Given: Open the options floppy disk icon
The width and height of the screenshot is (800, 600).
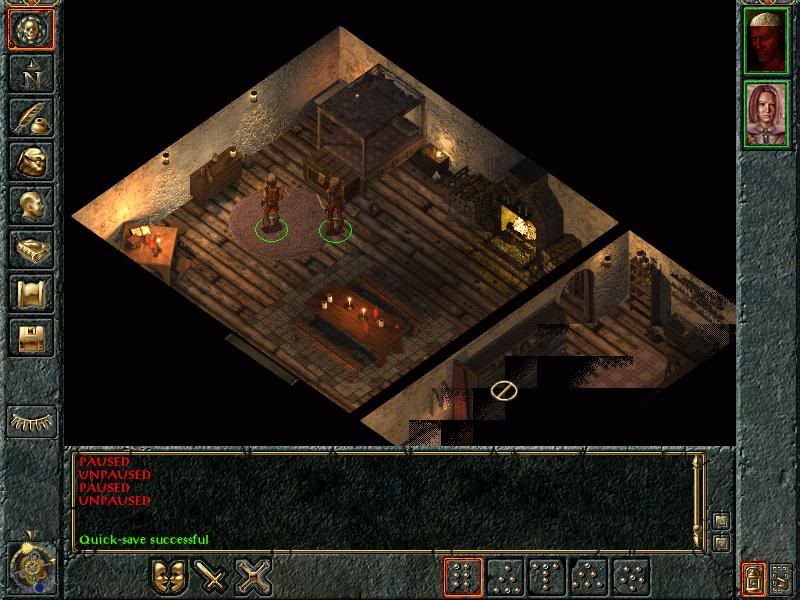Looking at the screenshot, I should (x=30, y=337).
